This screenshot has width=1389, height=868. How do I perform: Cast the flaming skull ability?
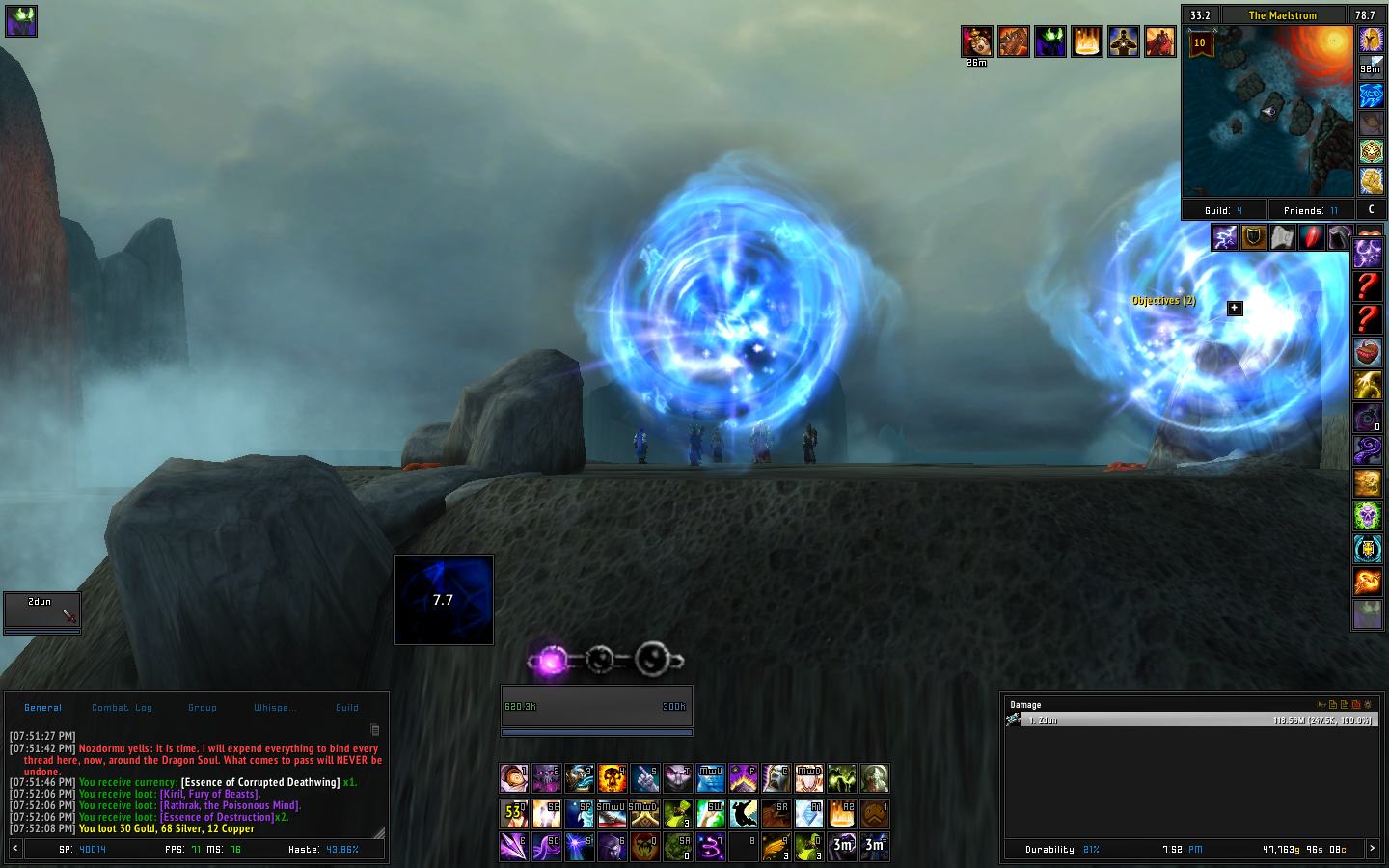pyautogui.click(x=613, y=778)
